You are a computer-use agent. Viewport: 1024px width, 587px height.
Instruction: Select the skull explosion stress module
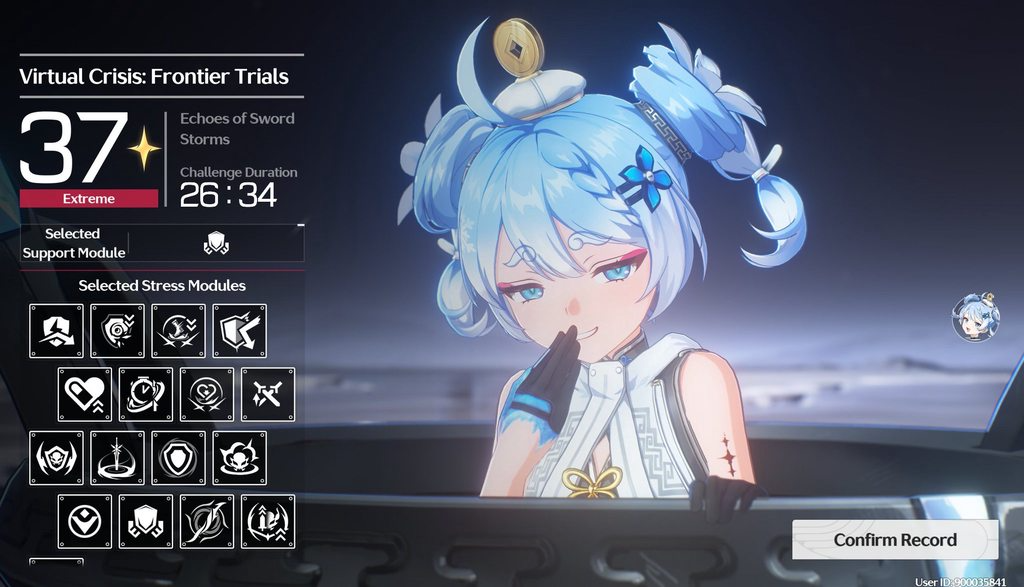click(239, 458)
